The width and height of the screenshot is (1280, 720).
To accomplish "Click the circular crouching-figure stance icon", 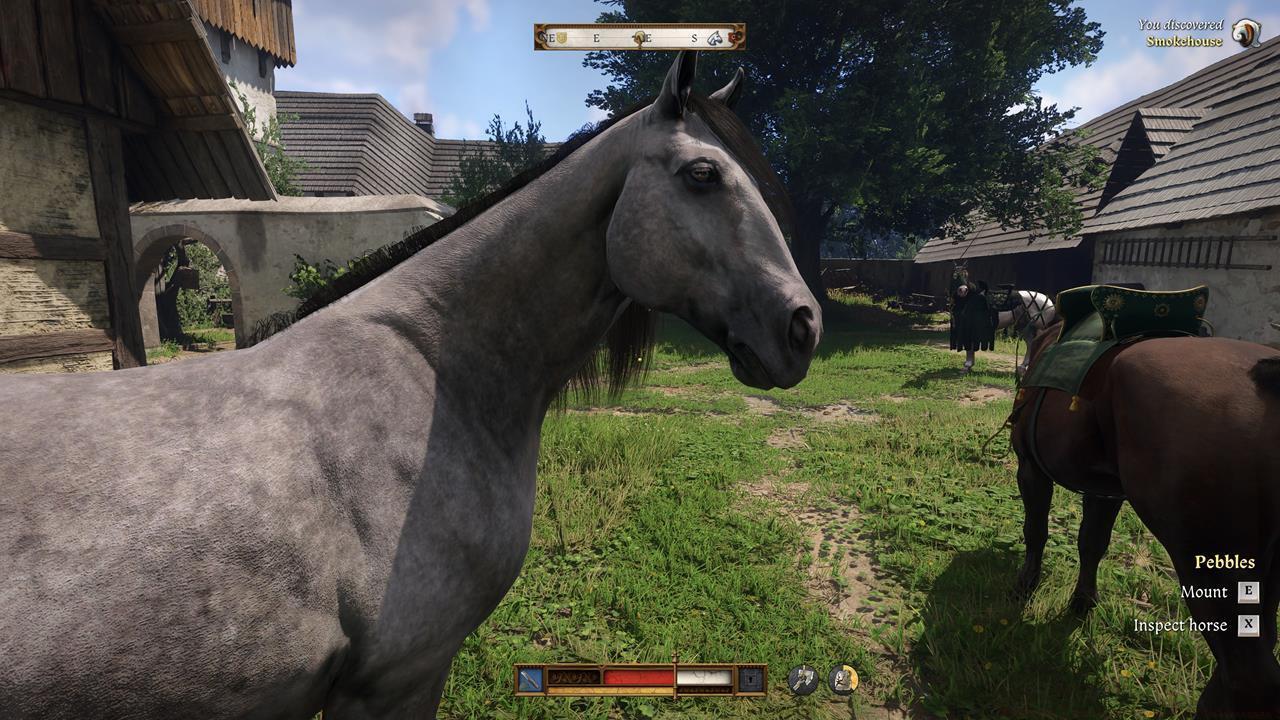I will (841, 676).
